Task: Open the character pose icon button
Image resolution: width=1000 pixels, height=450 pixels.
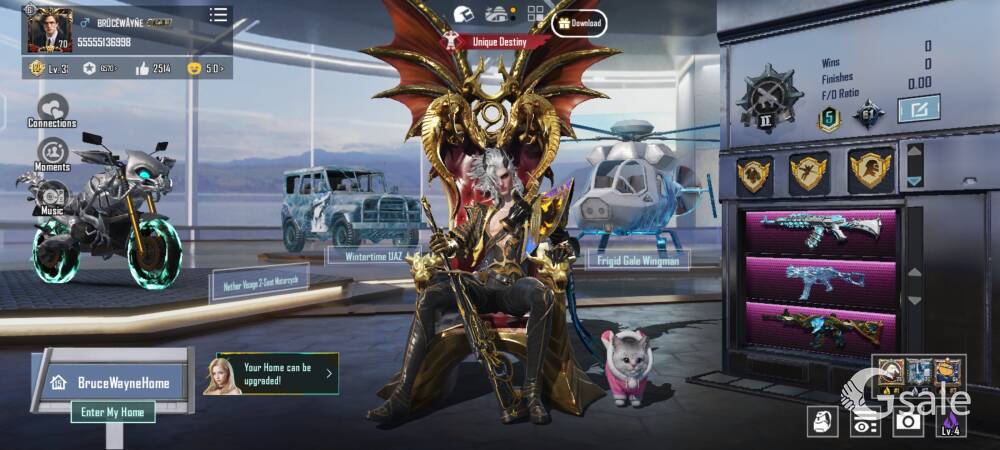Action: (x=822, y=421)
